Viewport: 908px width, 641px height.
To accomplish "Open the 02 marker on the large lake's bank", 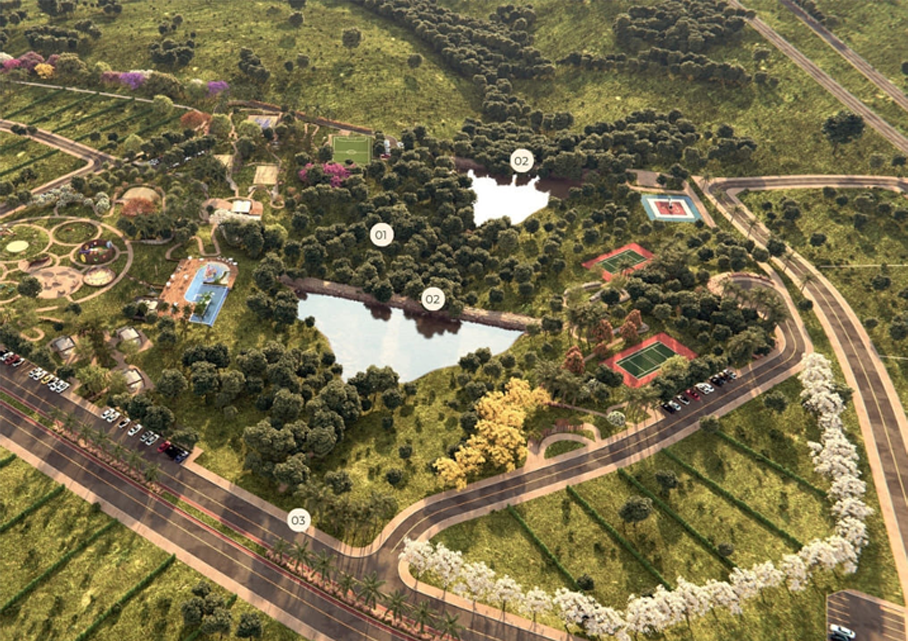I will pos(432,298).
